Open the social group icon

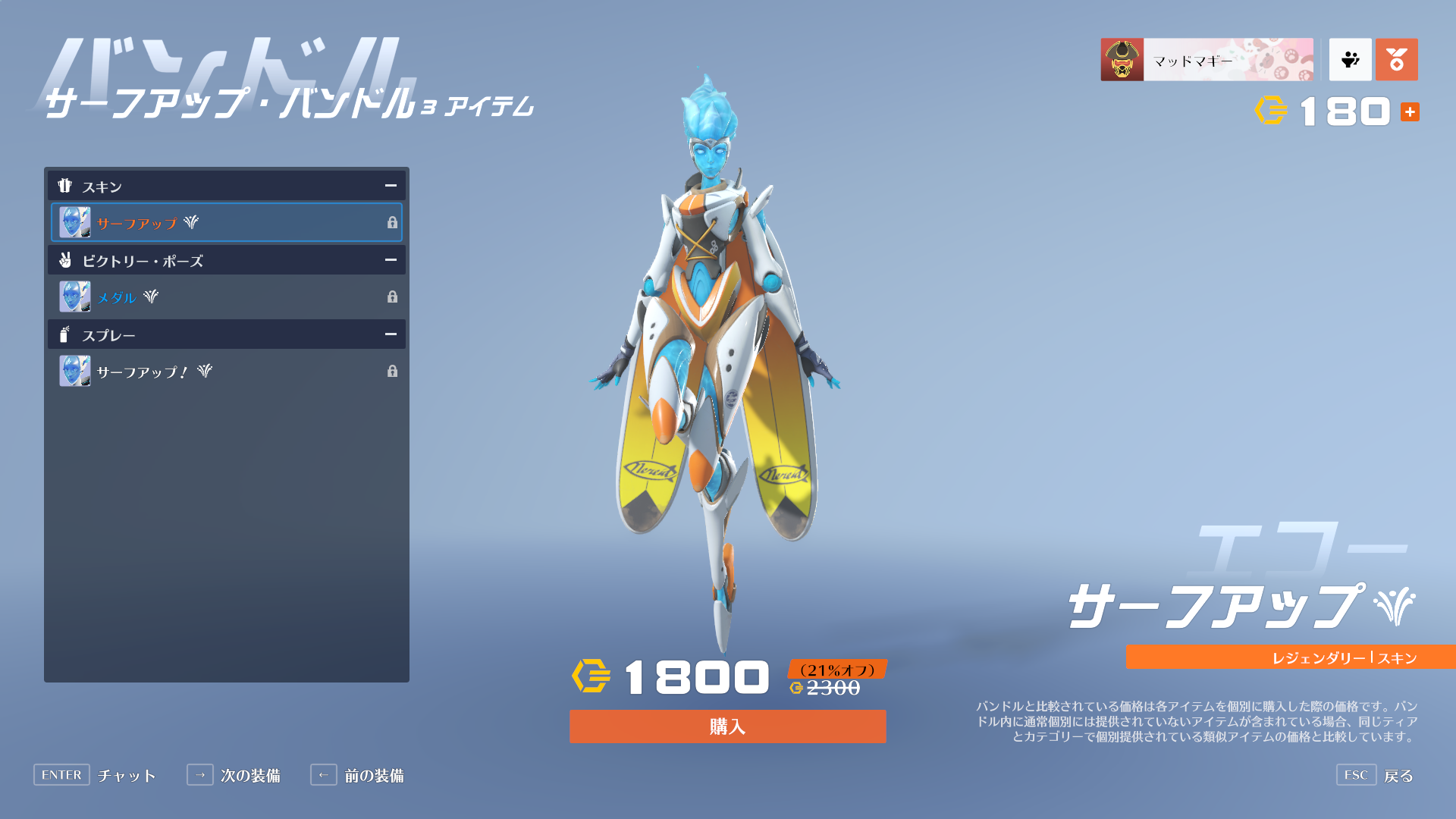coord(1350,60)
